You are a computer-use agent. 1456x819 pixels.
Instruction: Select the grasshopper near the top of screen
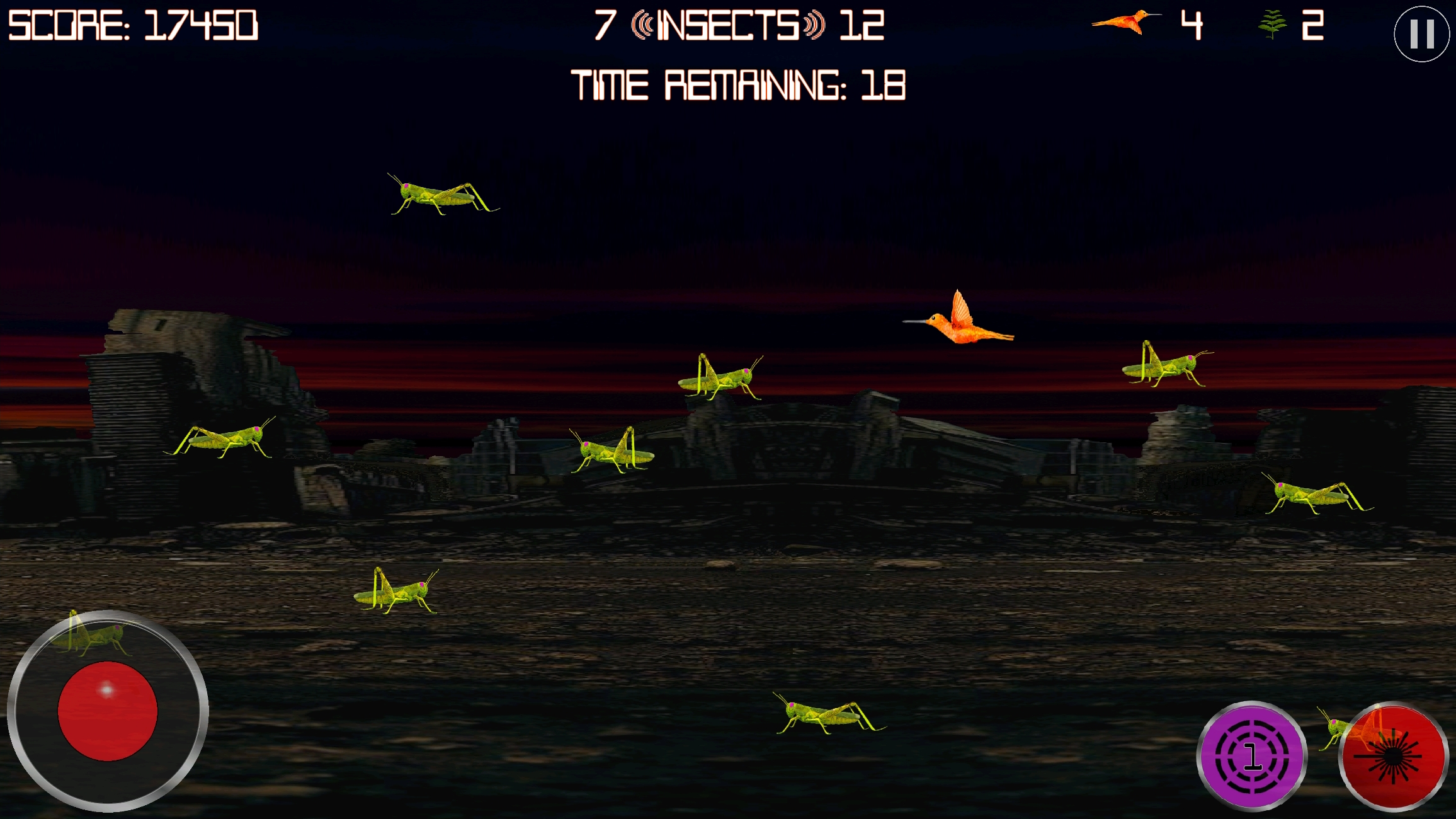pos(438,195)
